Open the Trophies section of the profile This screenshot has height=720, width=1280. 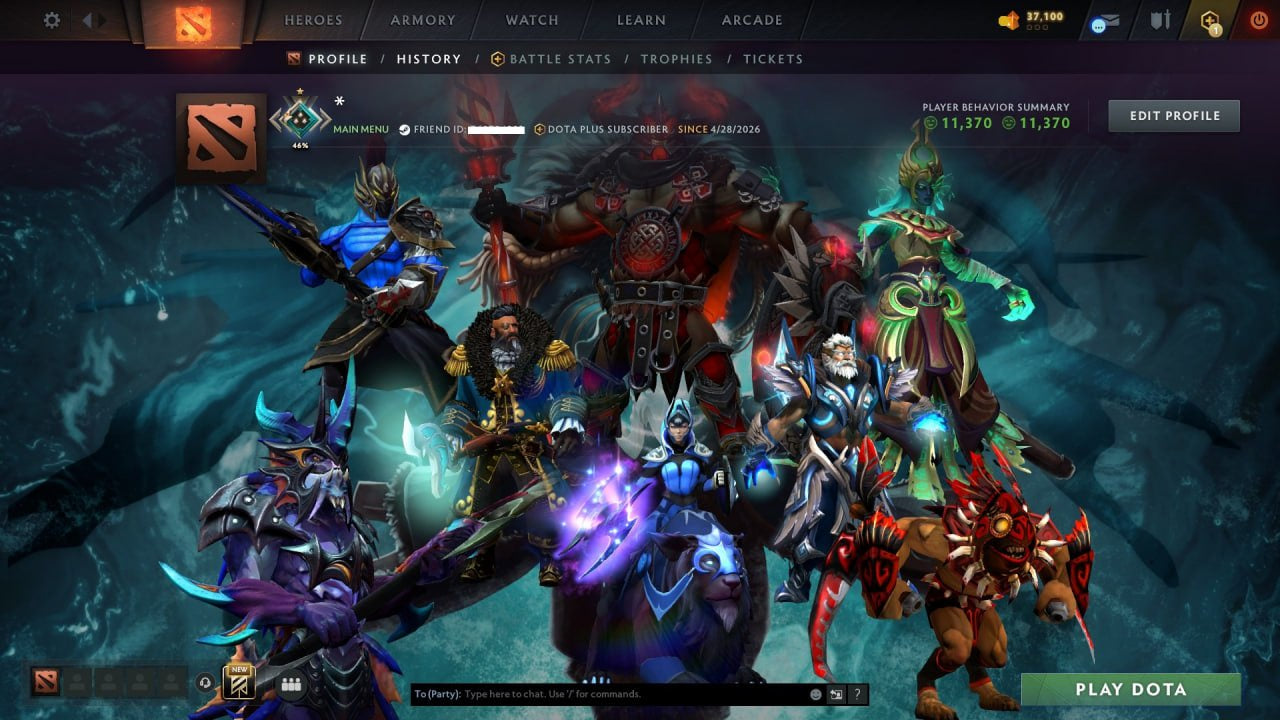[676, 58]
